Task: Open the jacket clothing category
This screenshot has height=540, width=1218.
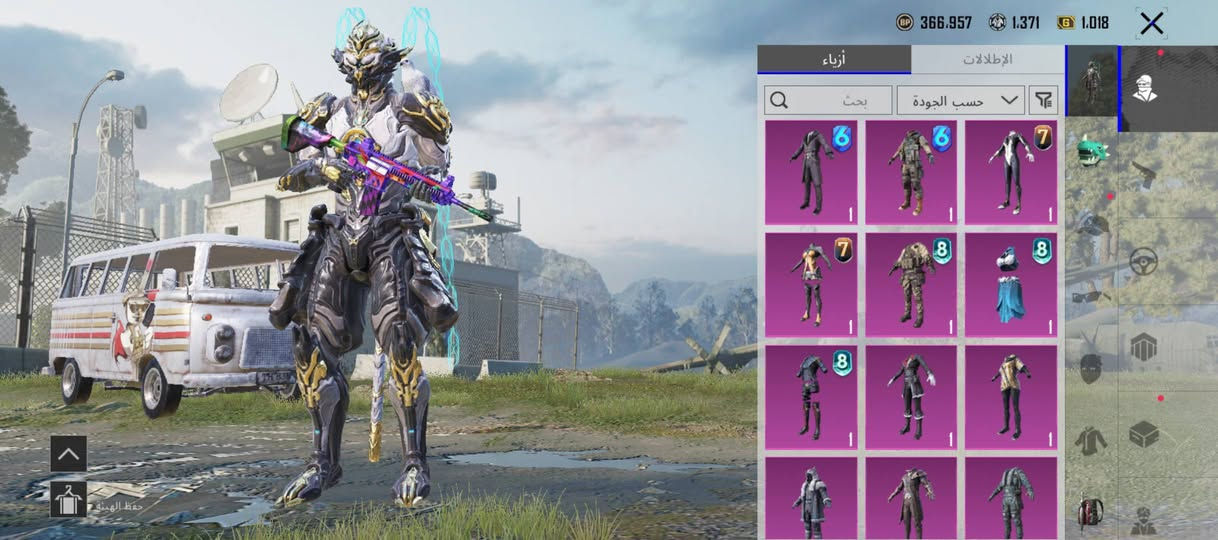Action: (1091, 438)
